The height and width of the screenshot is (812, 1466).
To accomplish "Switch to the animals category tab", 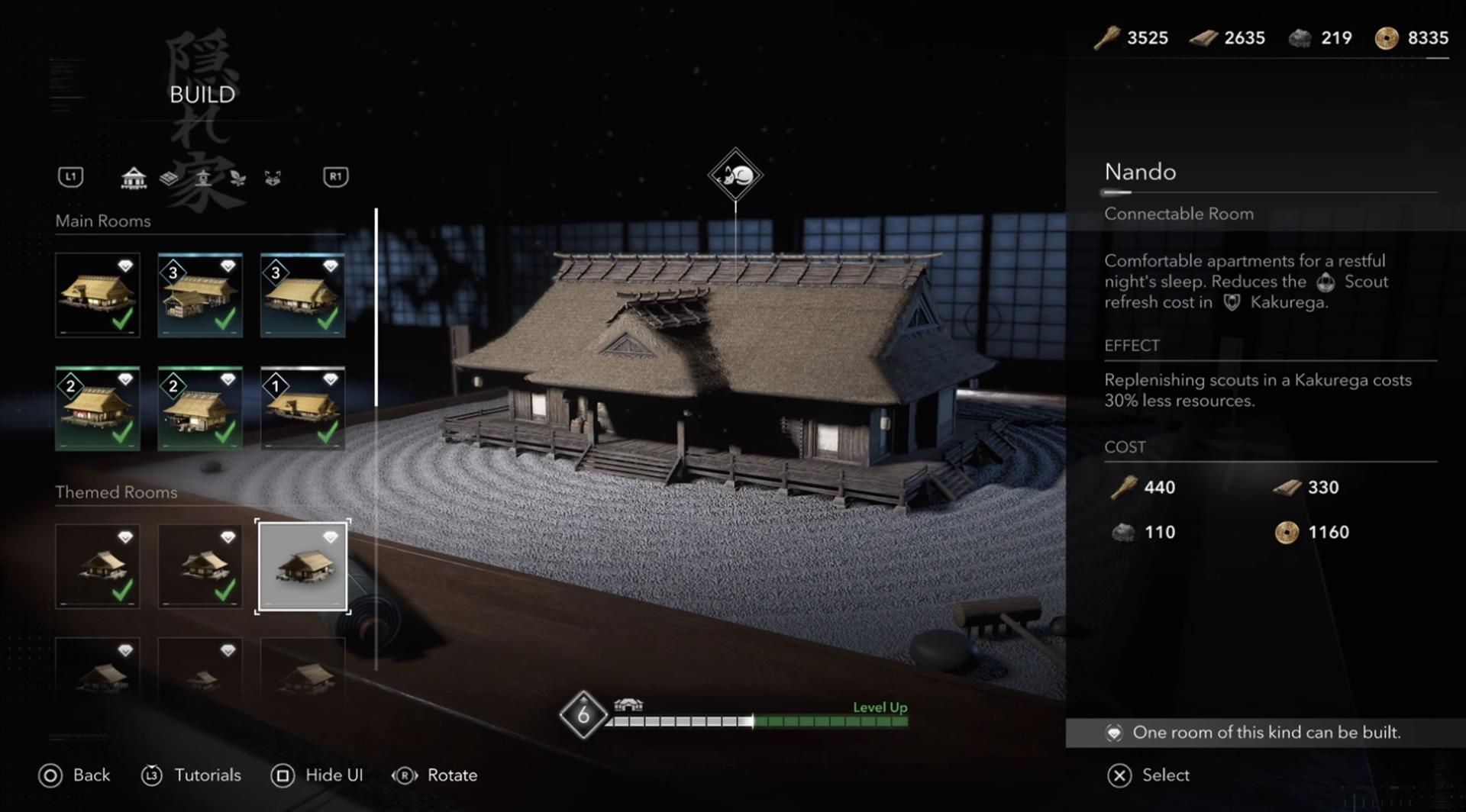I will pyautogui.click(x=273, y=178).
